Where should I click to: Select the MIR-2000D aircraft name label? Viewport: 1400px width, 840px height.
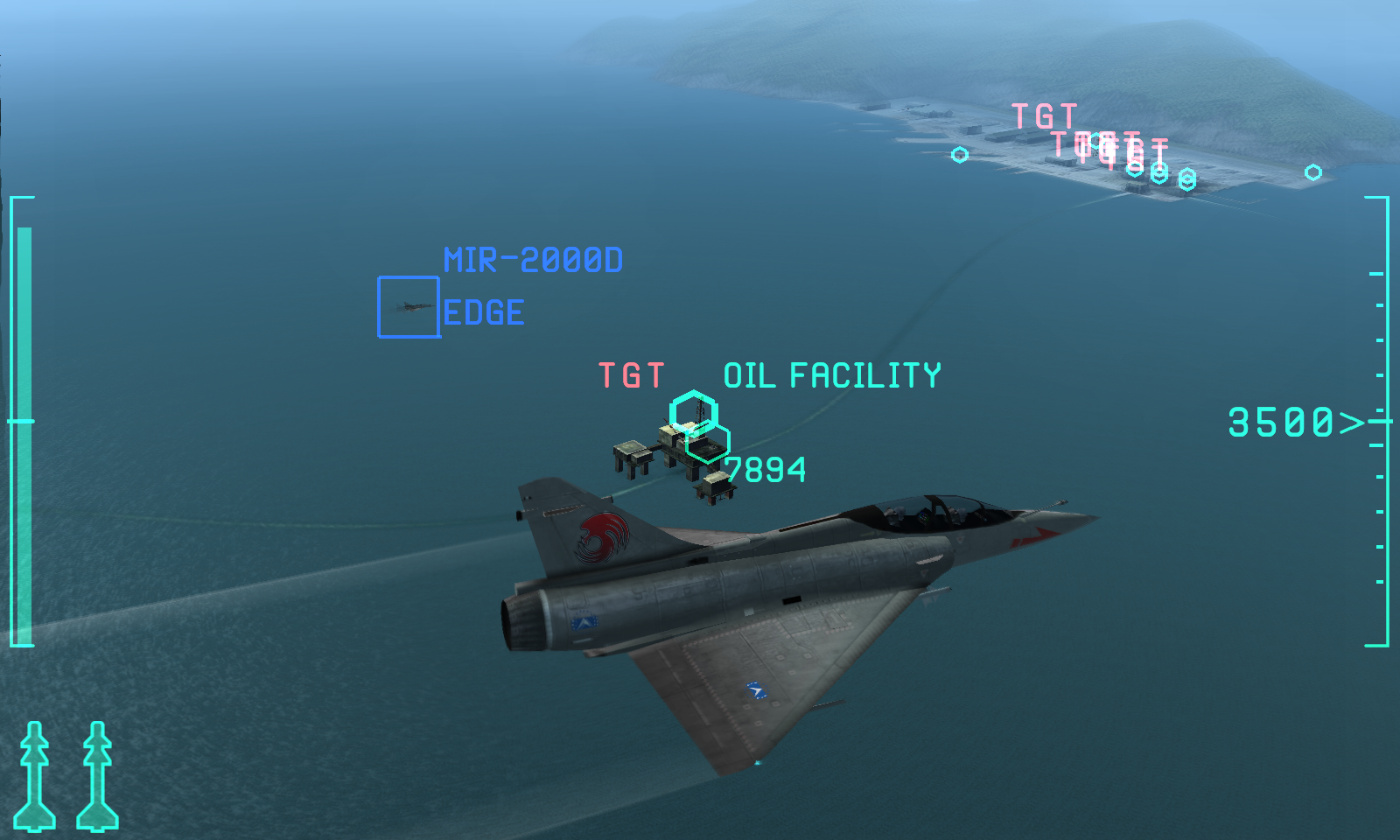pyautogui.click(x=533, y=258)
